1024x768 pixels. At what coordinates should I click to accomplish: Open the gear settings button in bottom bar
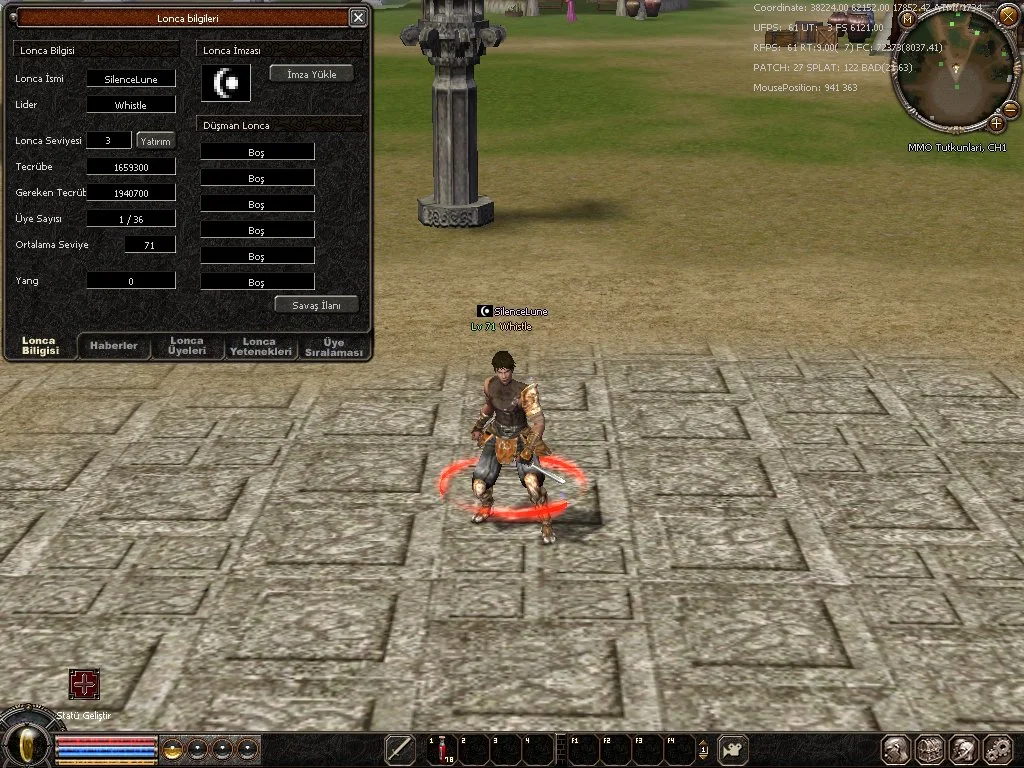(998, 749)
